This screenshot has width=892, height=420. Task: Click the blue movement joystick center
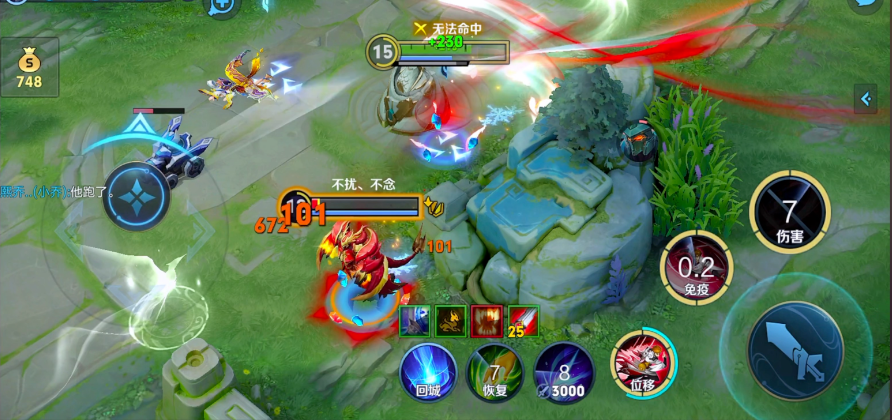pos(136,195)
